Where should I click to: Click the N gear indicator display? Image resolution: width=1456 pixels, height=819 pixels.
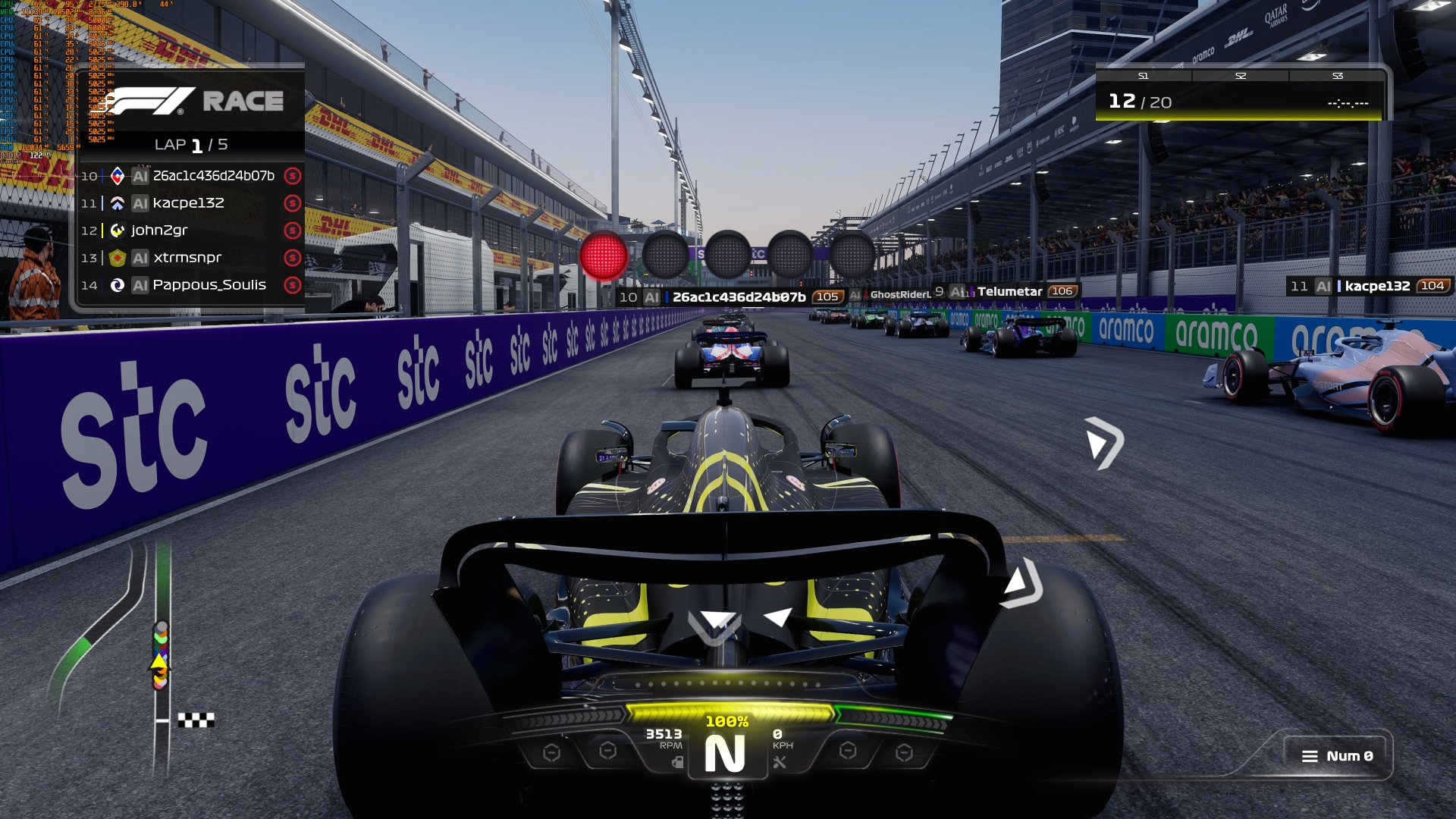tap(726, 753)
